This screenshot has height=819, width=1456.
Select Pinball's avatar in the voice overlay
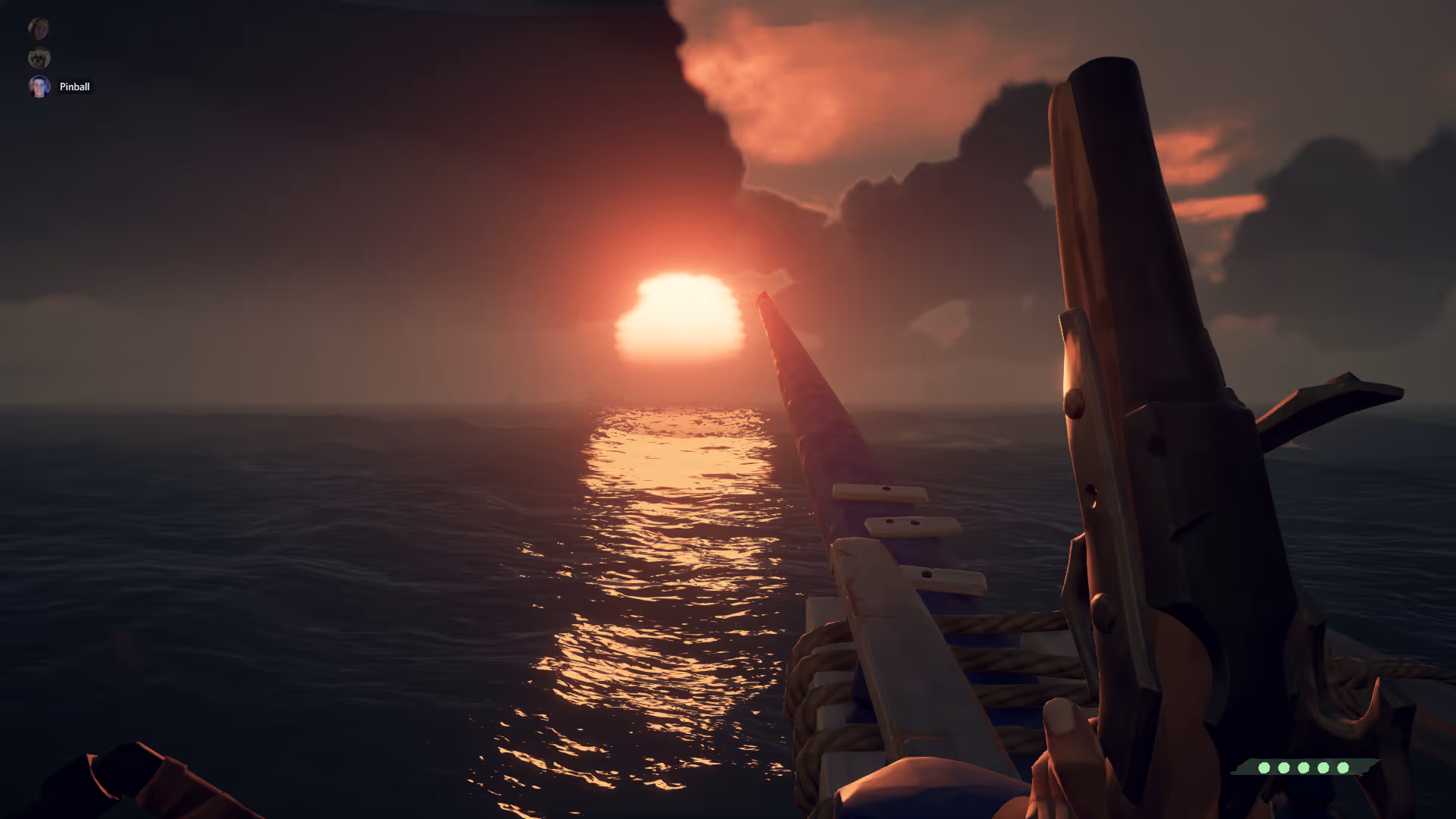(x=39, y=86)
